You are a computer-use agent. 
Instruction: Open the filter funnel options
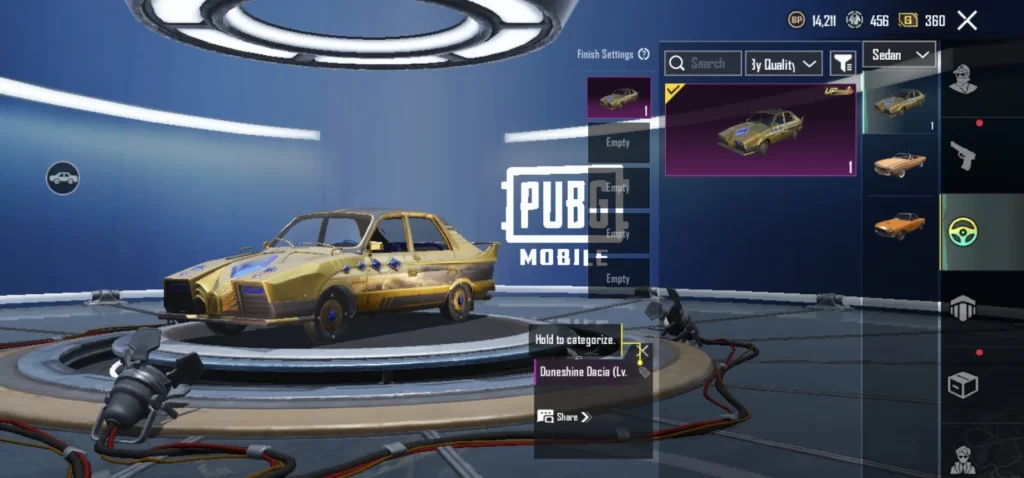(844, 64)
